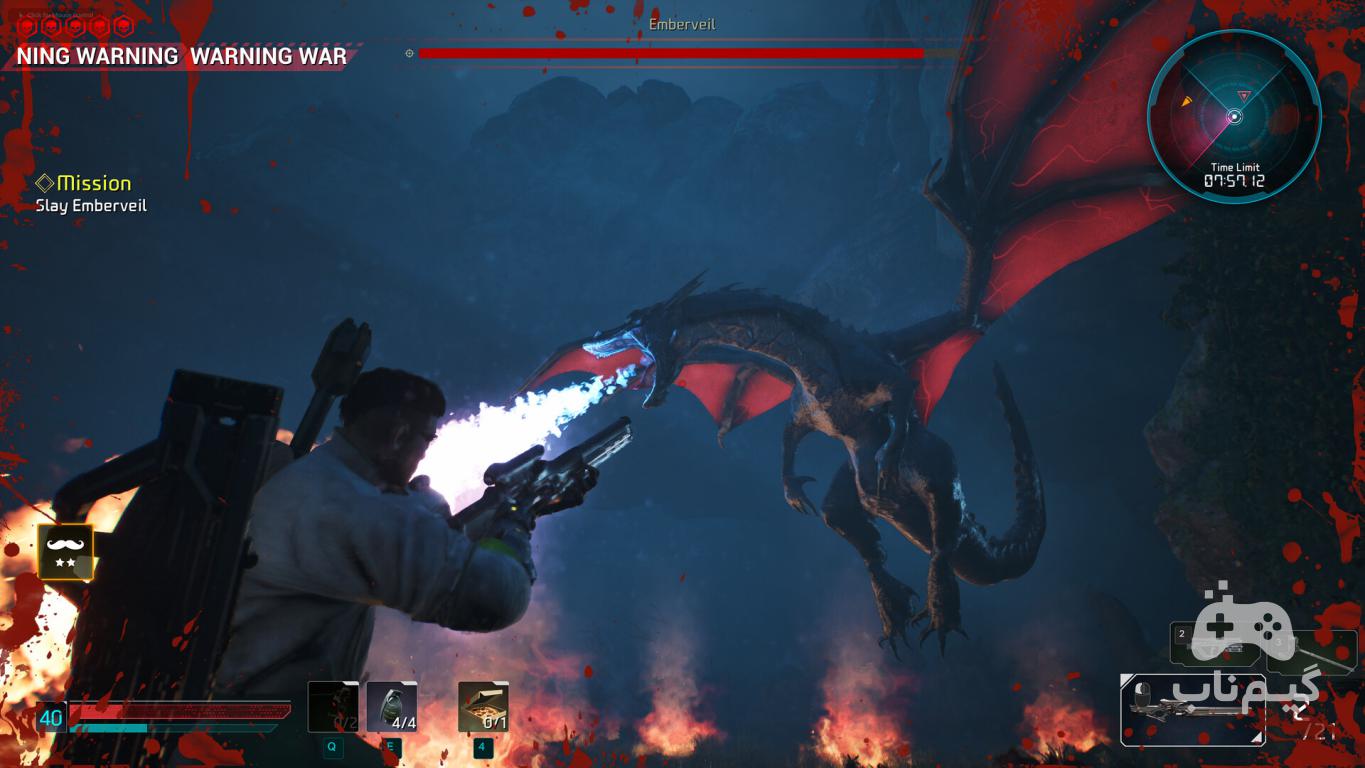Image resolution: width=1365 pixels, height=768 pixels.
Task: Switch to weapon slot 2
Action: tap(1212, 643)
